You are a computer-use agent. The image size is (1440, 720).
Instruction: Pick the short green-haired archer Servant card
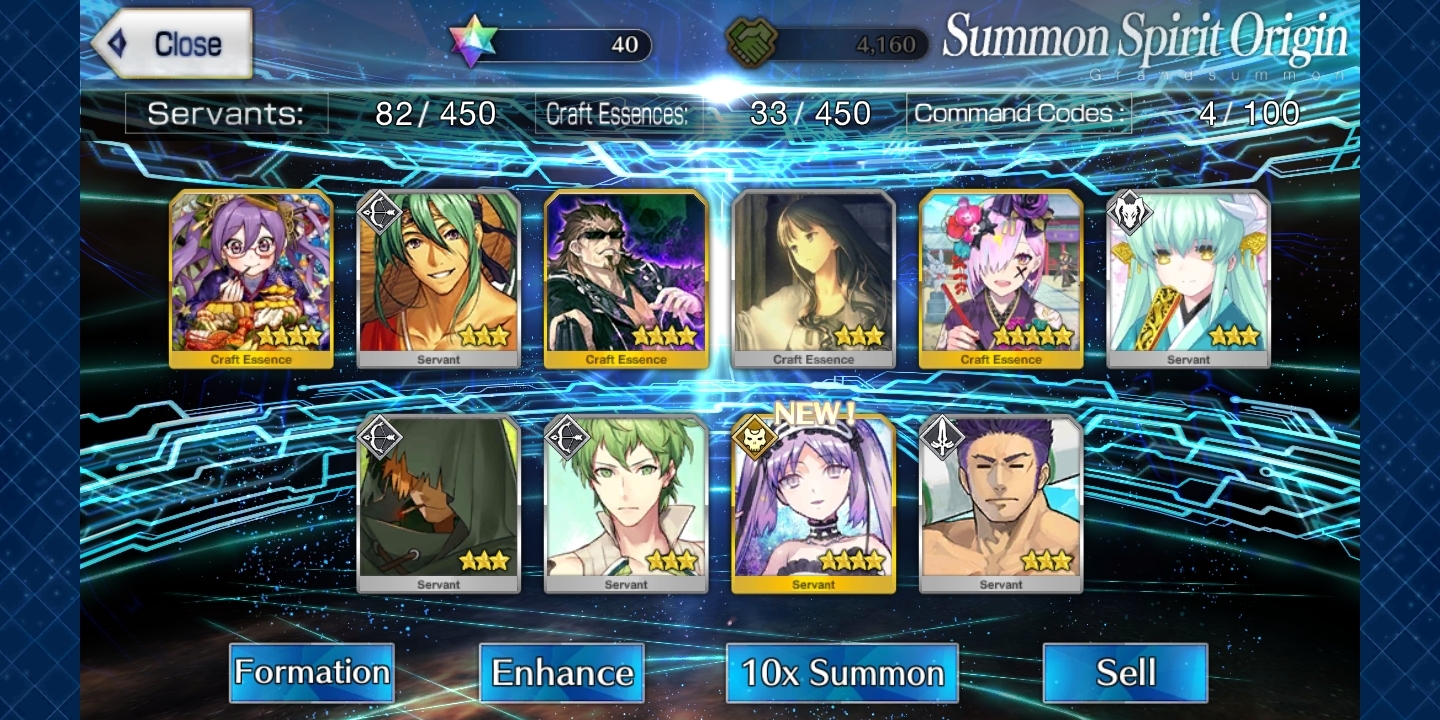point(626,504)
